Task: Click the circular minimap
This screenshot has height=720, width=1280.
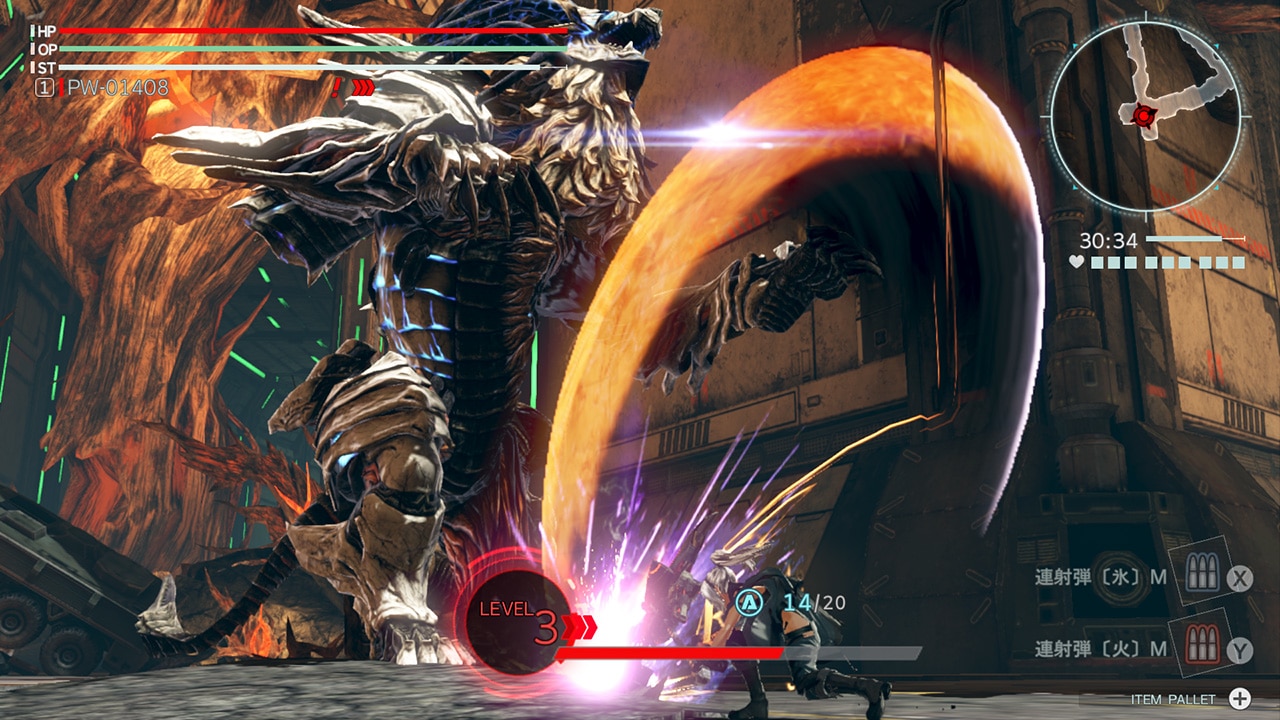Action: (1146, 117)
